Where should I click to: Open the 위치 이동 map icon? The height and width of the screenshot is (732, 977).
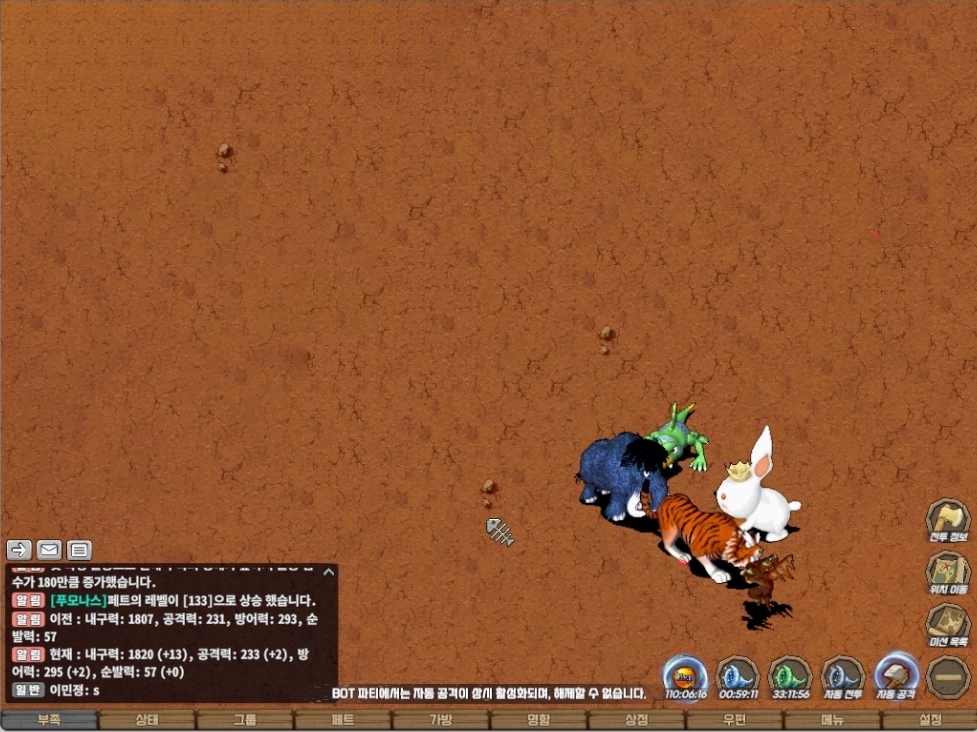[946, 572]
